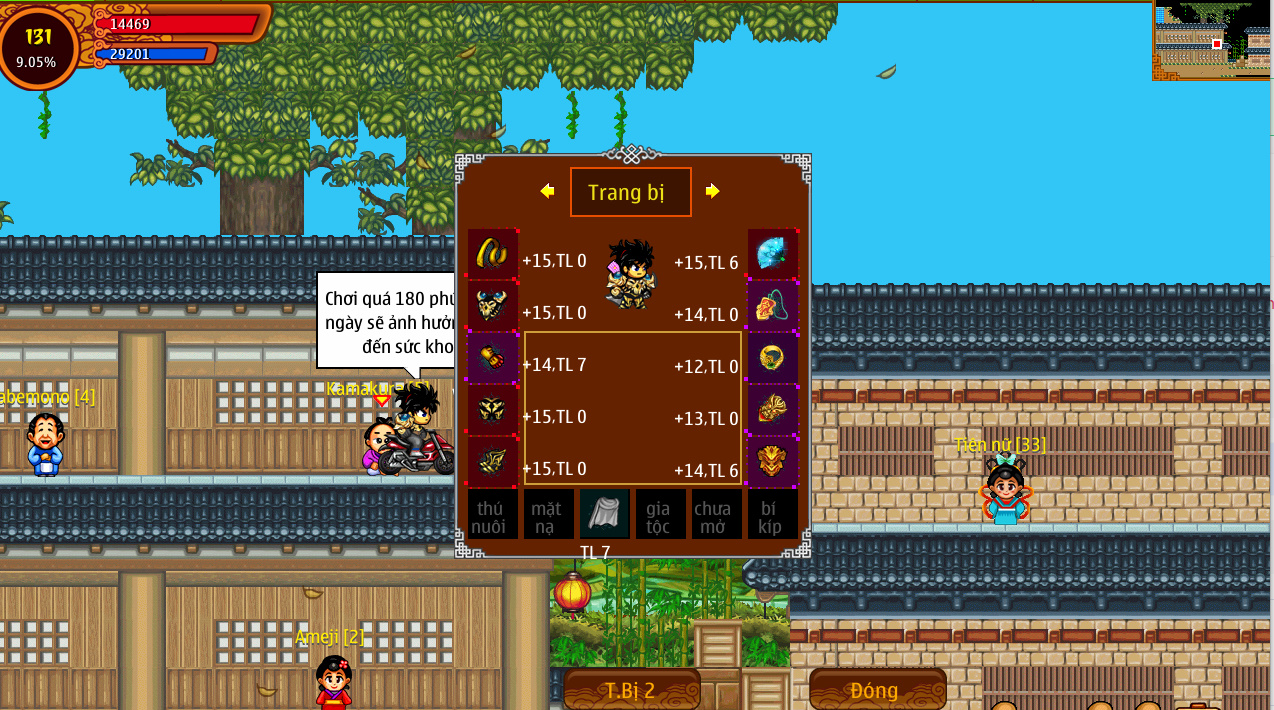The image size is (1274, 710).
Task: Select the Trang bị panel title
Action: click(630, 192)
